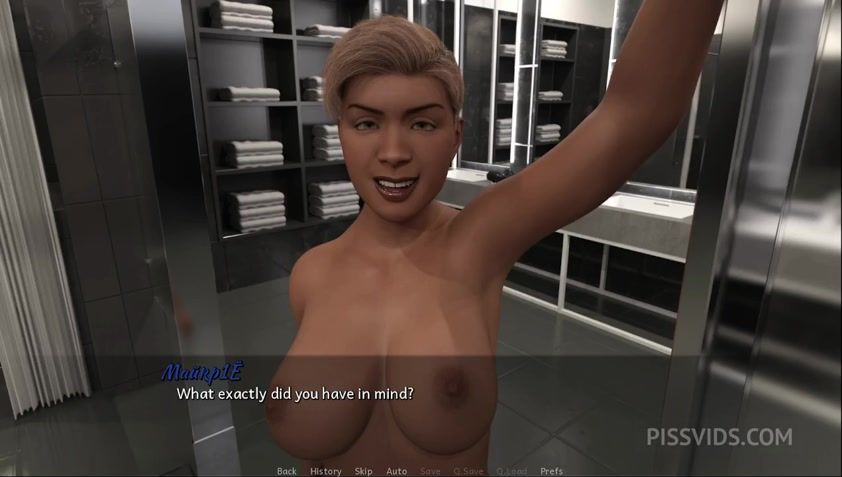Viewport: 842px width, 477px height.
Task: Toggle Auto advance mode
Action: click(x=396, y=471)
